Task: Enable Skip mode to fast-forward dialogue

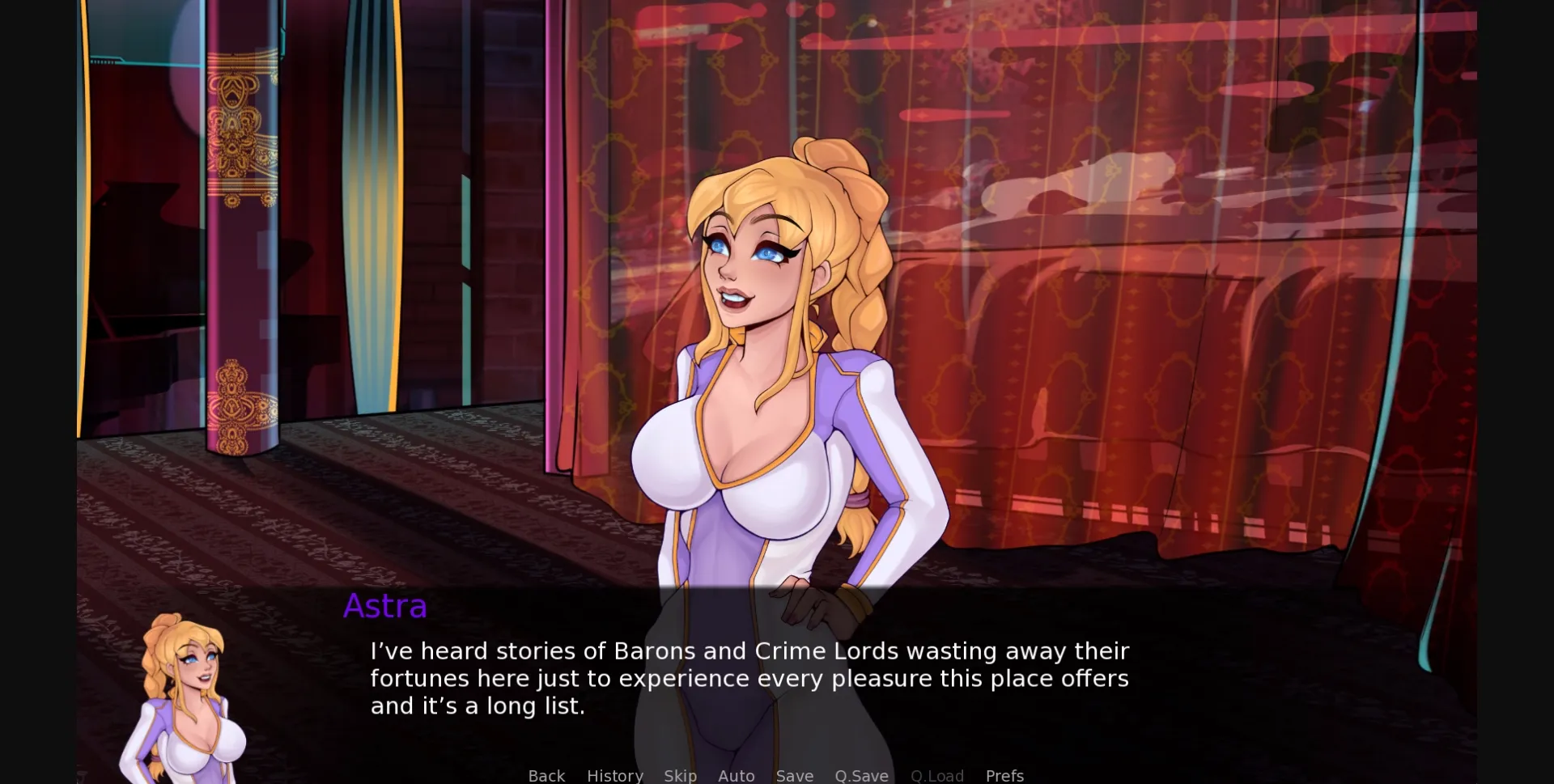Action: pyautogui.click(x=681, y=775)
